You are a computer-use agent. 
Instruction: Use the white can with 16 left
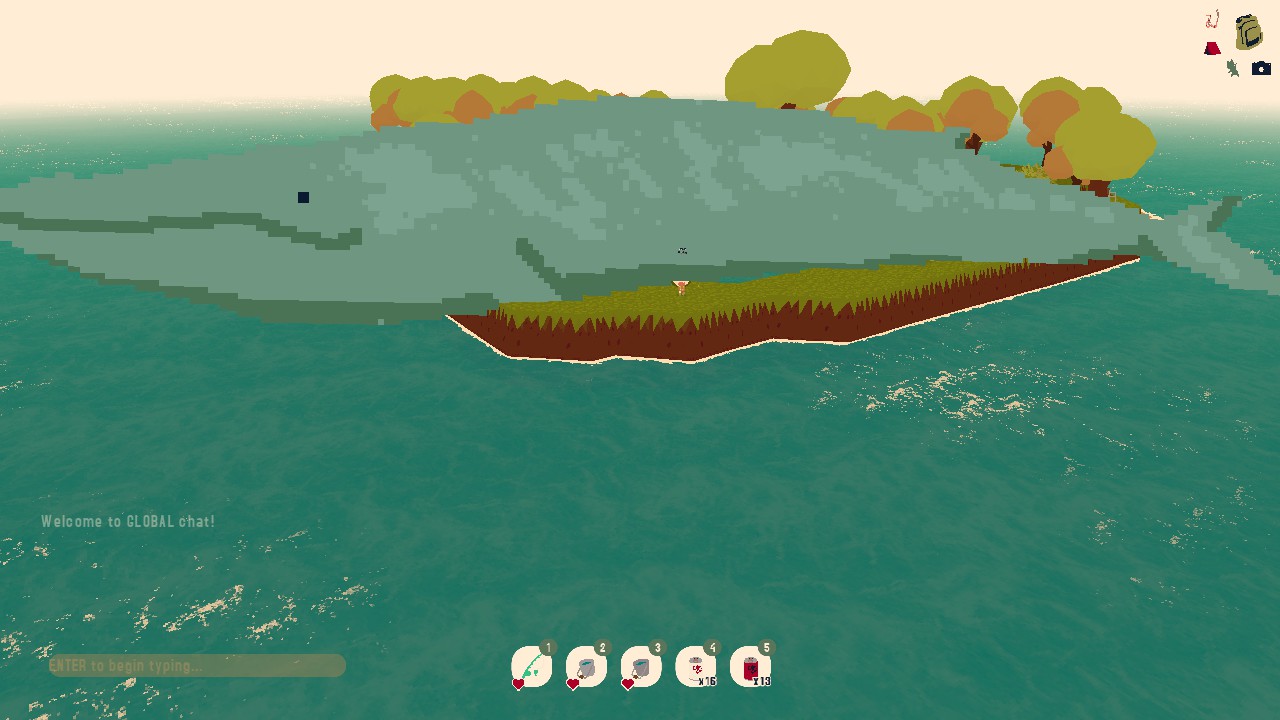pos(696,667)
